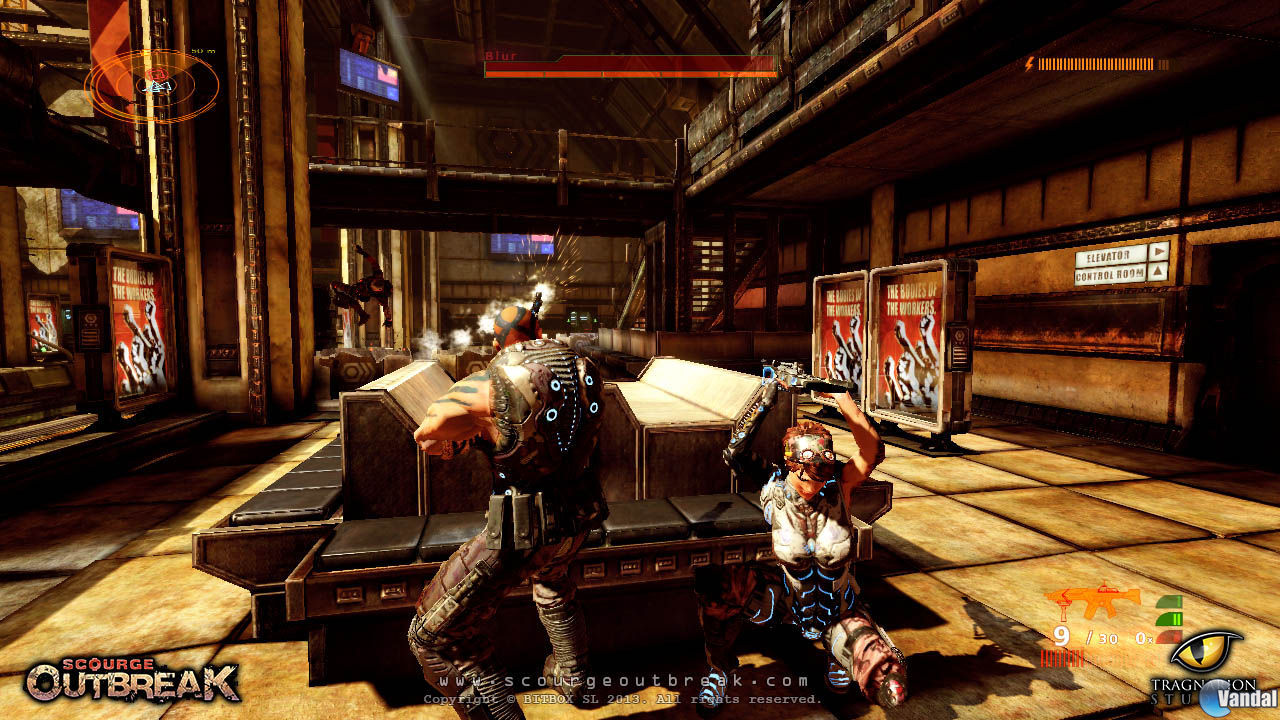Select the green grenade indicator icon
Image resolution: width=1280 pixels, height=720 pixels.
1169,618
